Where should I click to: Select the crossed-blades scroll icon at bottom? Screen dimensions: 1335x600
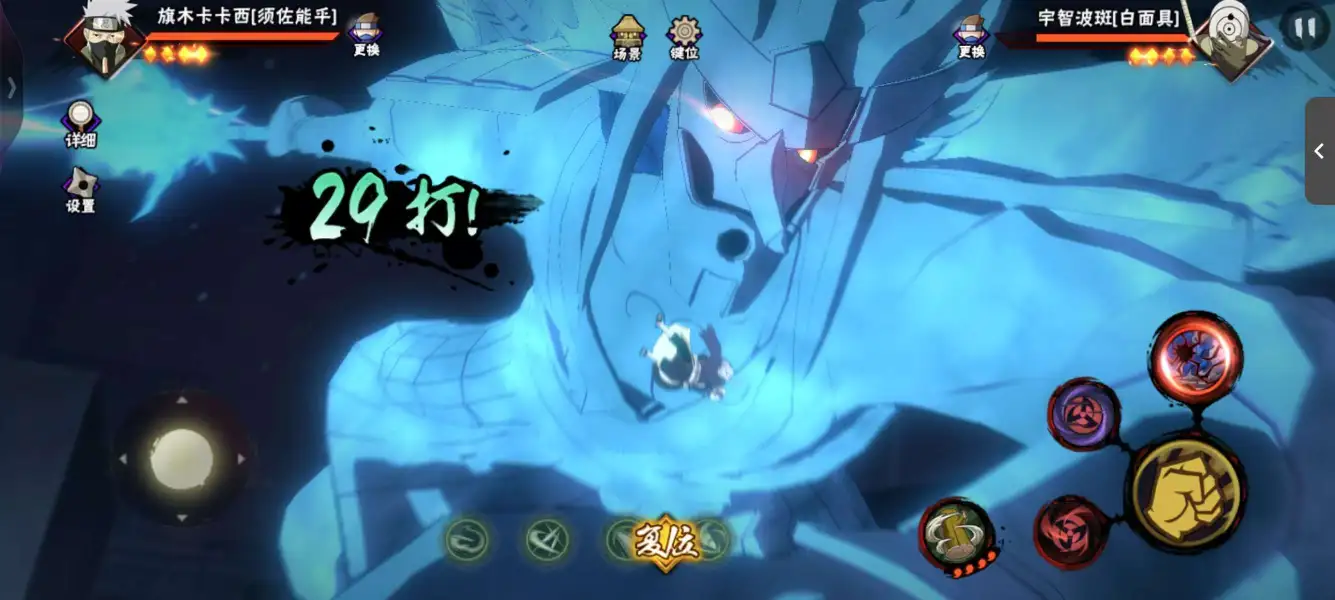point(547,540)
